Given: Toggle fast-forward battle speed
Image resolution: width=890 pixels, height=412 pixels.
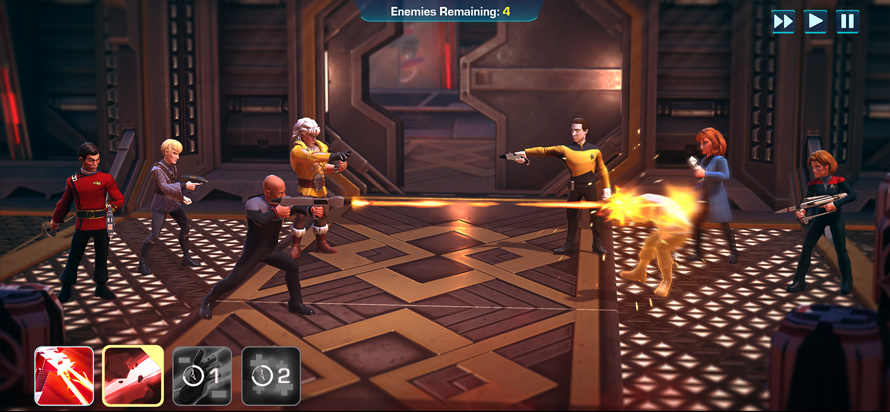Looking at the screenshot, I should tap(784, 21).
